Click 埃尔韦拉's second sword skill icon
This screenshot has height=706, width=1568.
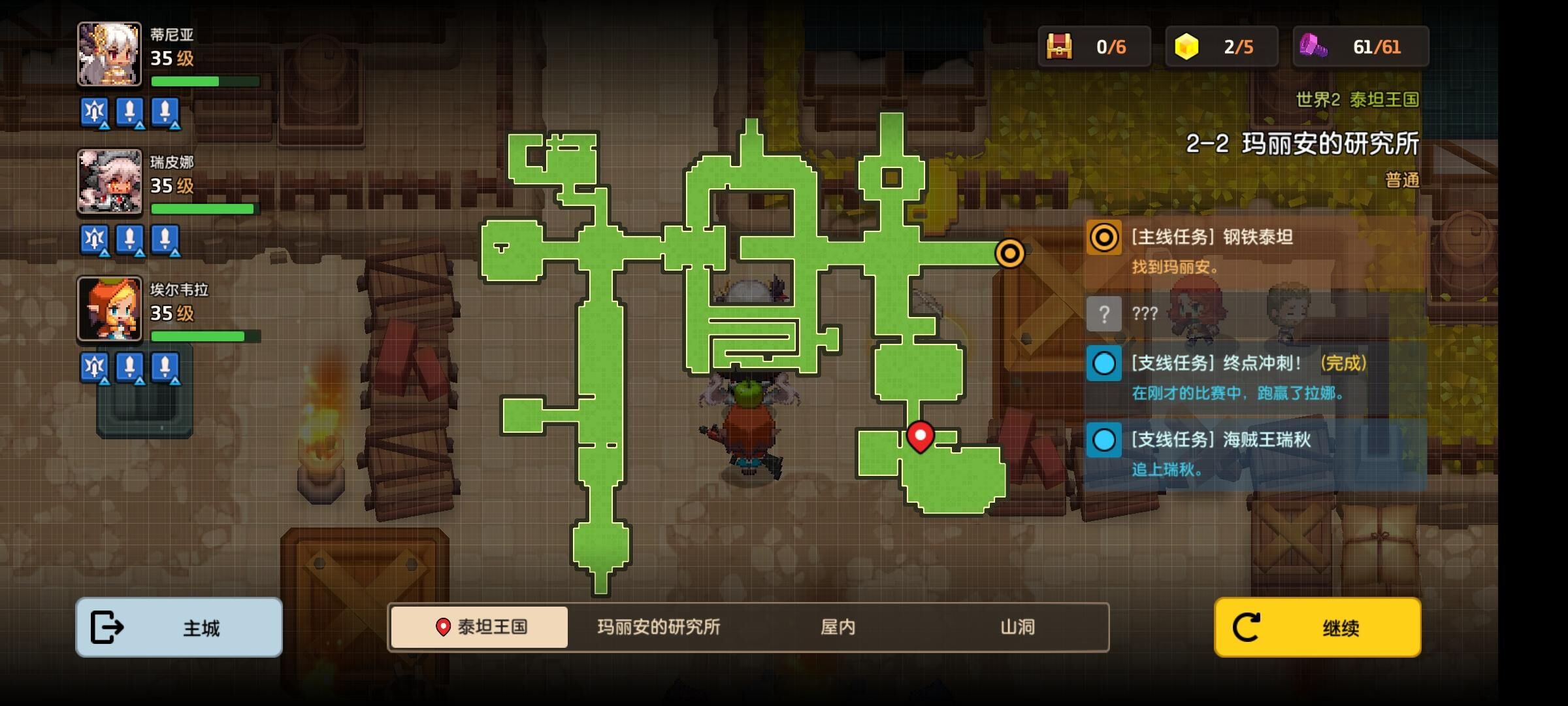pyautogui.click(x=164, y=367)
